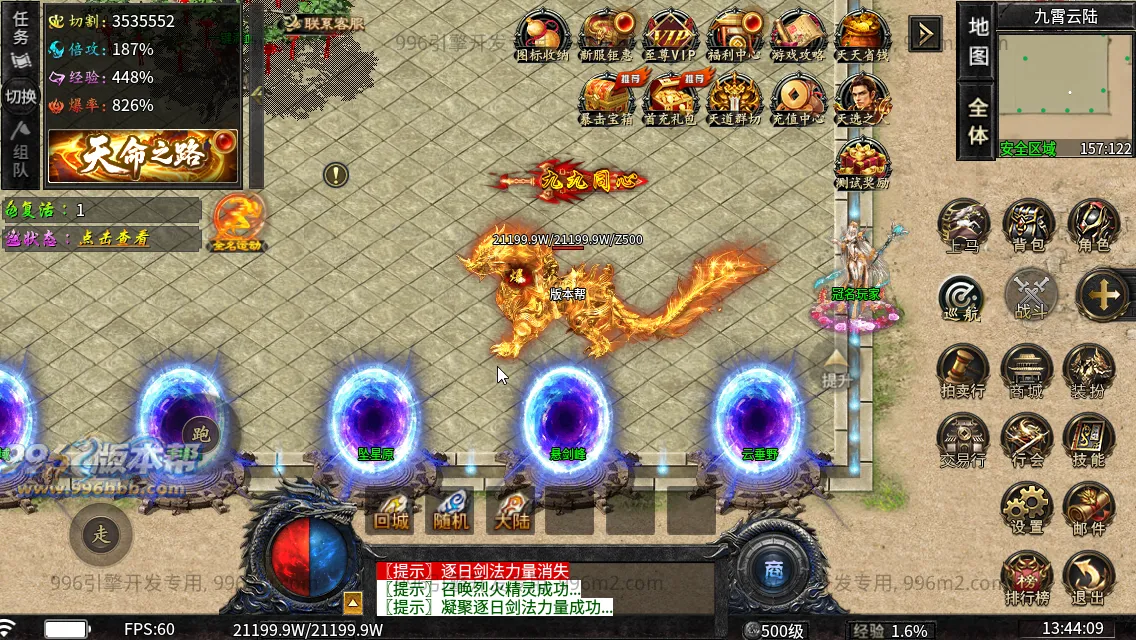Open the 充值中心 recharge center

coord(797,98)
